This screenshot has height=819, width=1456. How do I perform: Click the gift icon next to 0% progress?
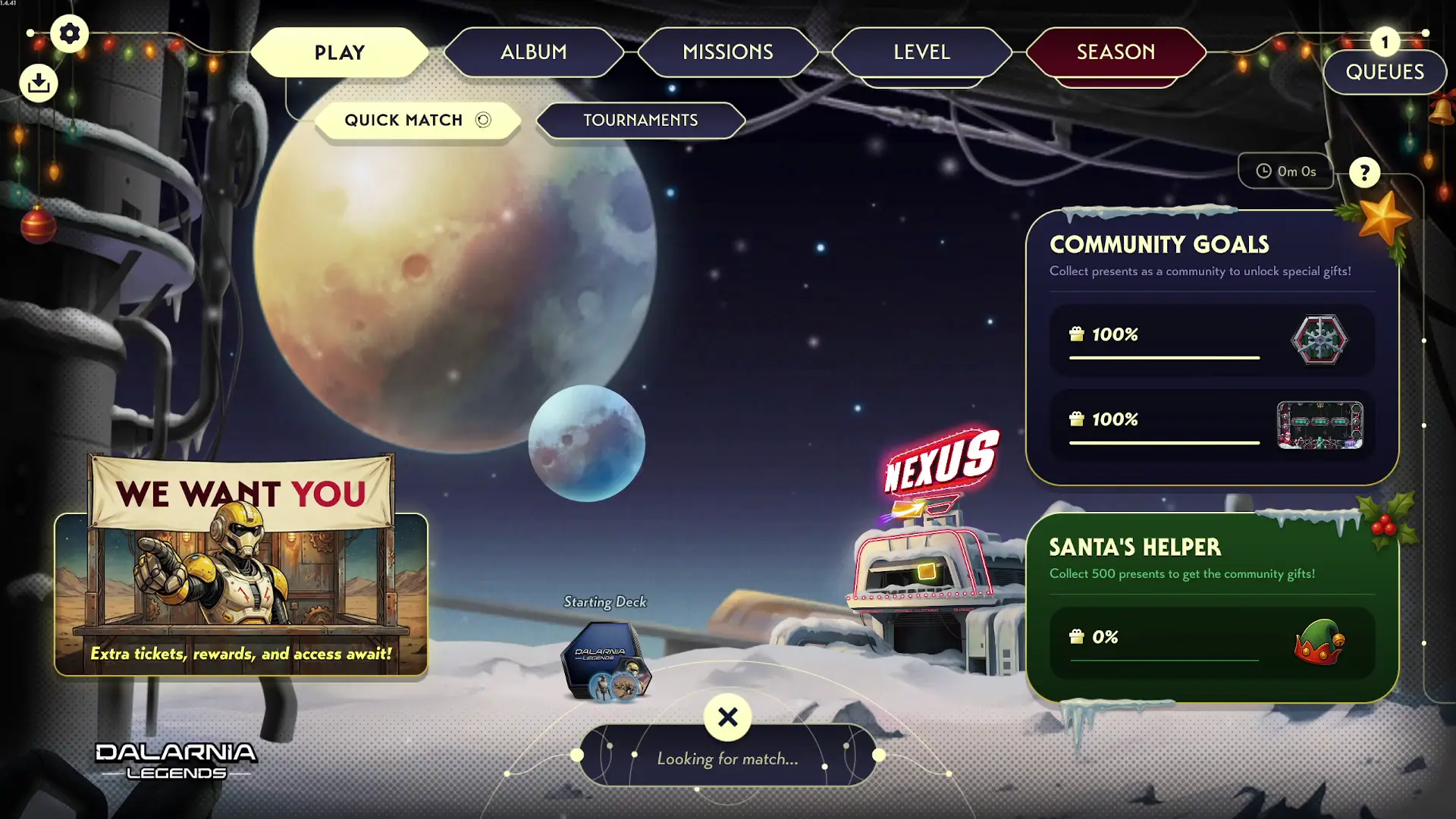1075,636
